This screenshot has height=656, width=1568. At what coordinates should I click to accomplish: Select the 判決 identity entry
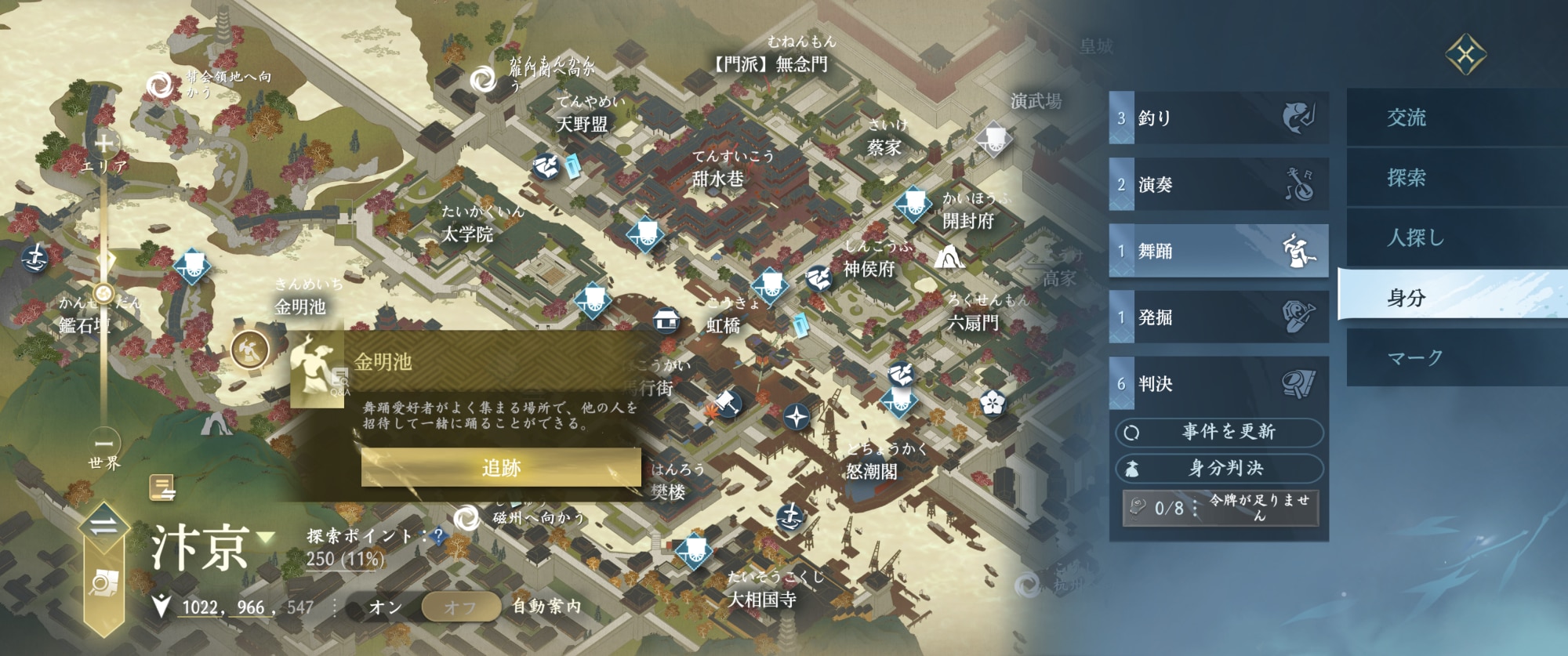tap(1218, 384)
